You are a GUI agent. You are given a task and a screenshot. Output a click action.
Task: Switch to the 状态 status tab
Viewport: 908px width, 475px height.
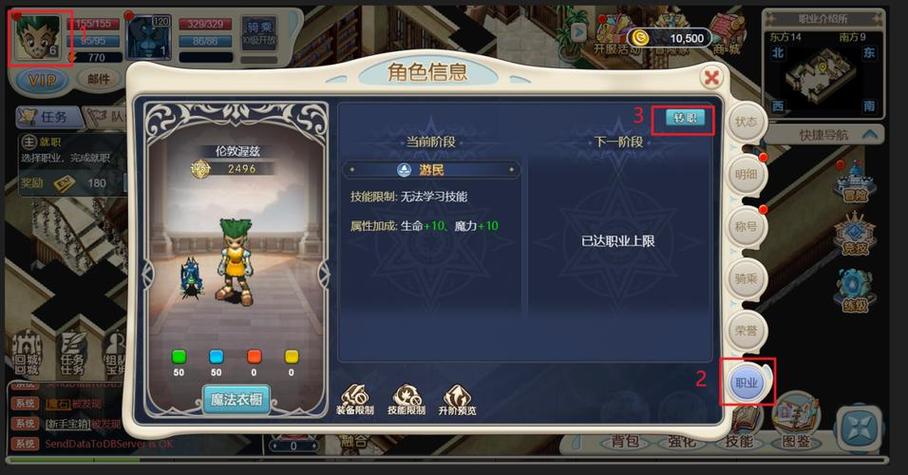(x=746, y=122)
